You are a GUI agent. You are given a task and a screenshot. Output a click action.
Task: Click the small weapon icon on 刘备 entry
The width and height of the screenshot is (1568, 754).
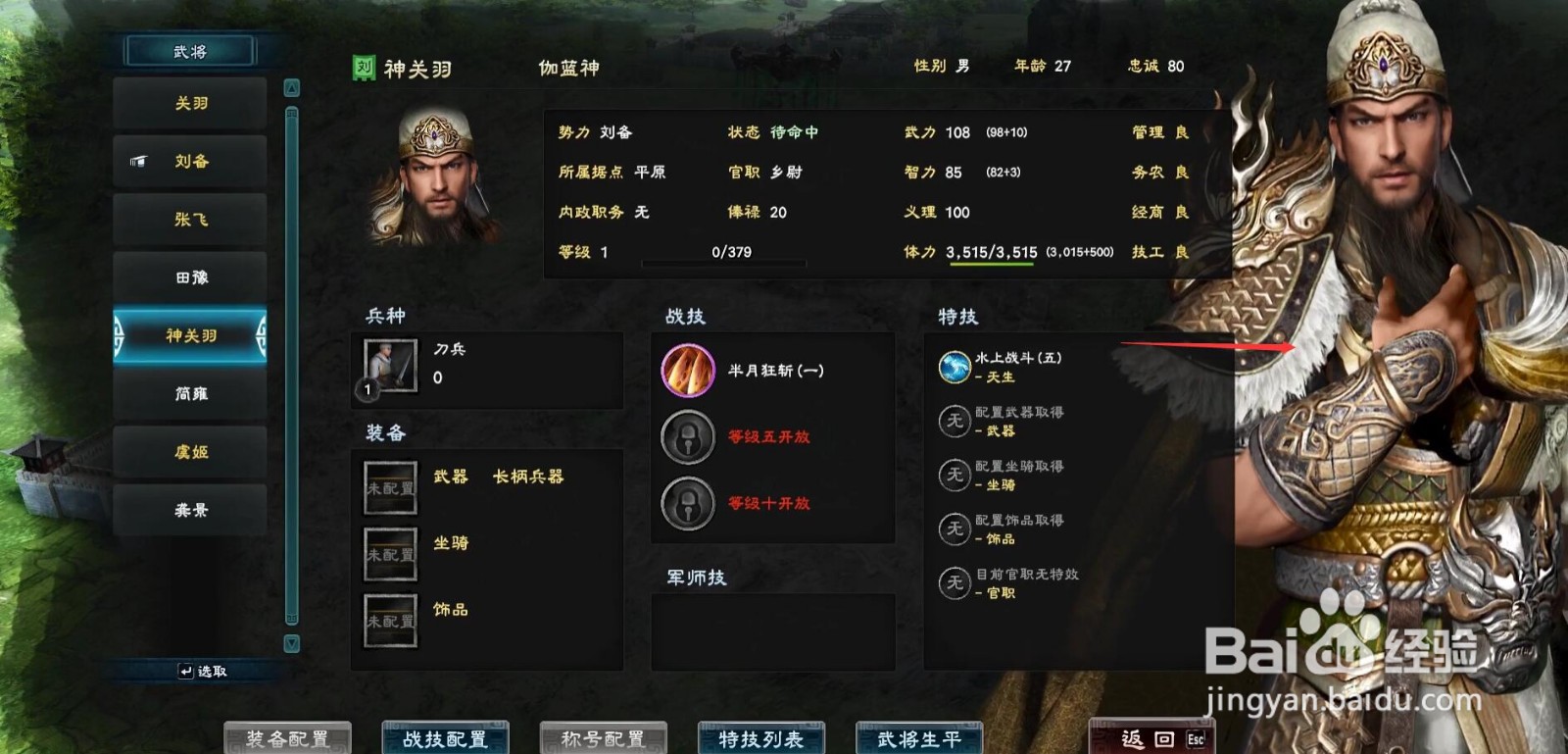(x=136, y=161)
